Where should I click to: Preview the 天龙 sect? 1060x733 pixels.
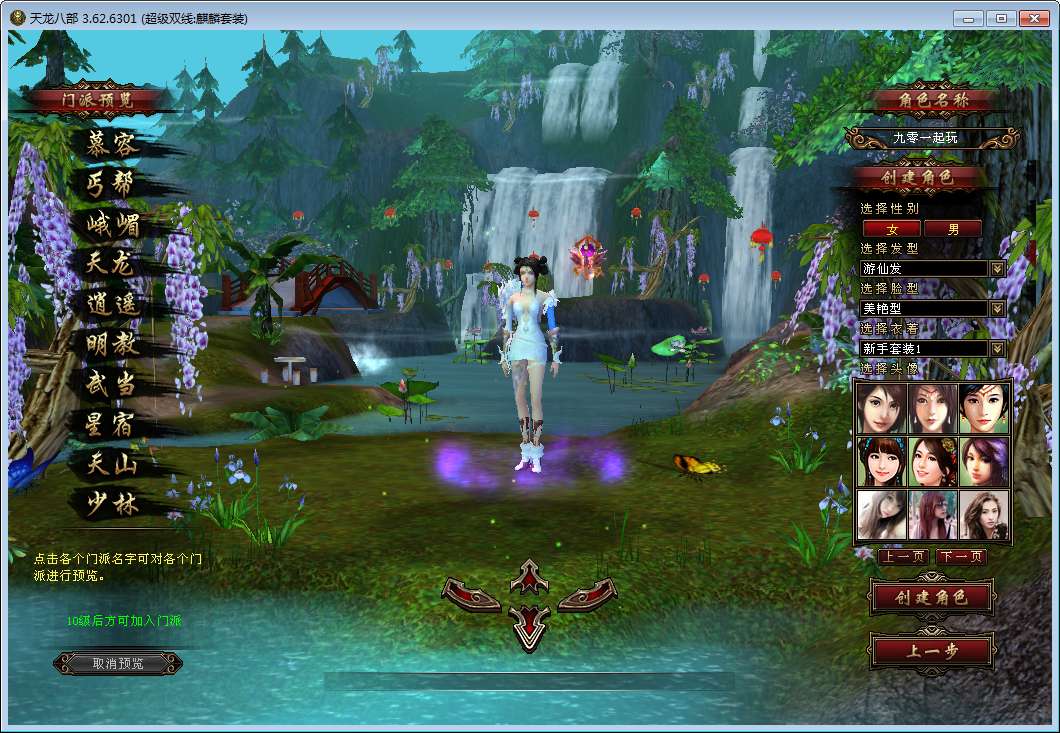pos(111,264)
